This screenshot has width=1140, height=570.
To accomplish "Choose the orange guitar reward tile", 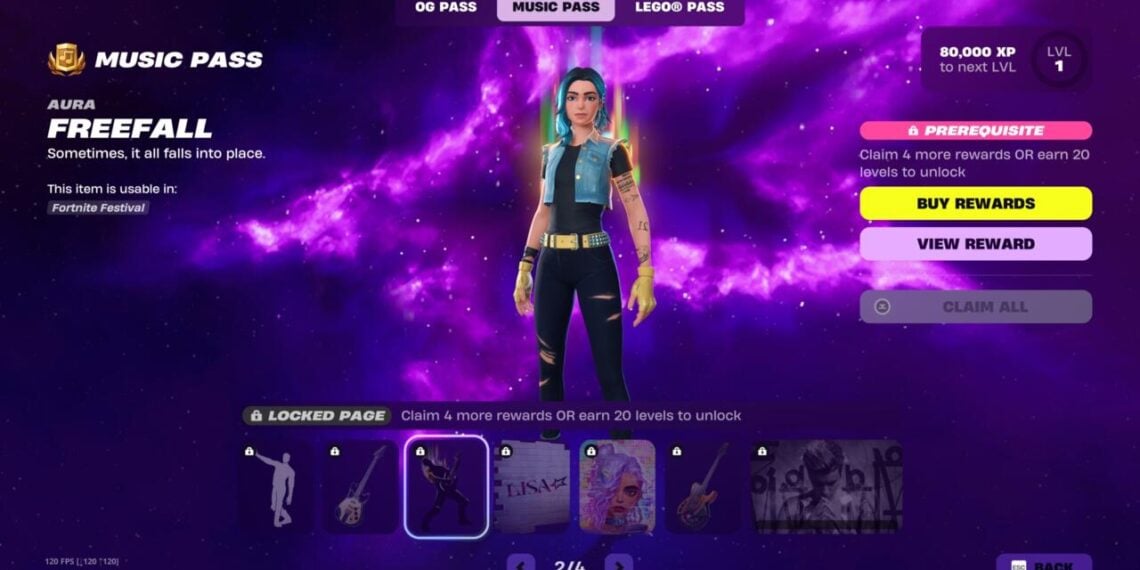I will (x=703, y=486).
